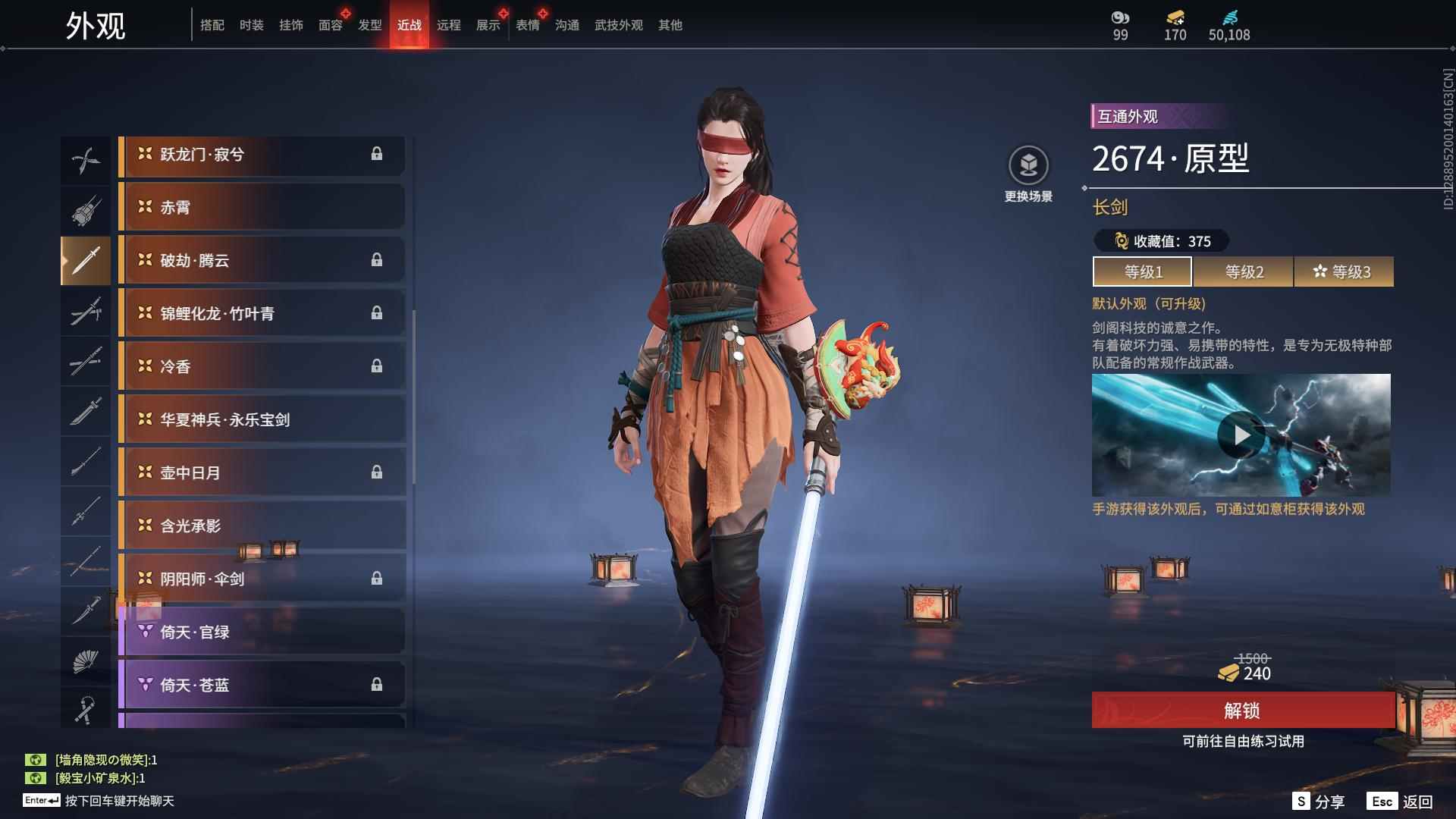Screen dimensions: 1456x819
Task: Play the weapon preview video
Action: coord(1241,435)
